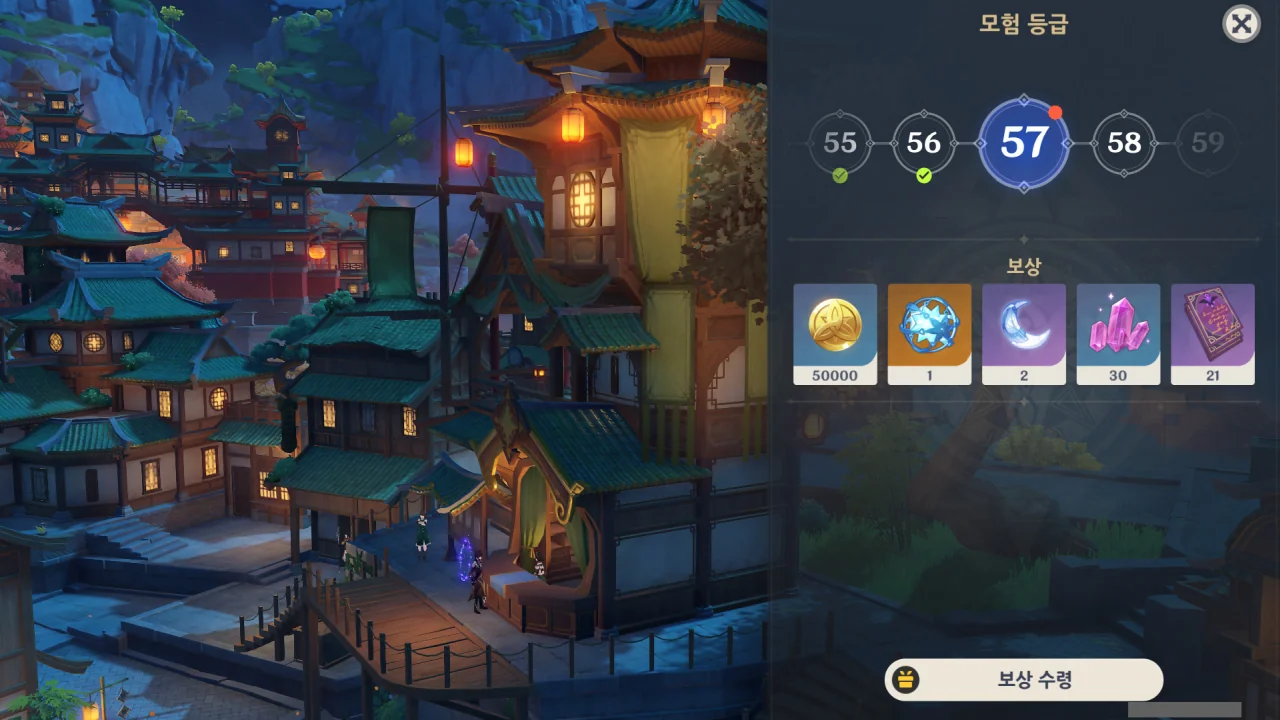
Task: Claim rewards with the 보상 수령 button
Action: [x=1024, y=680]
